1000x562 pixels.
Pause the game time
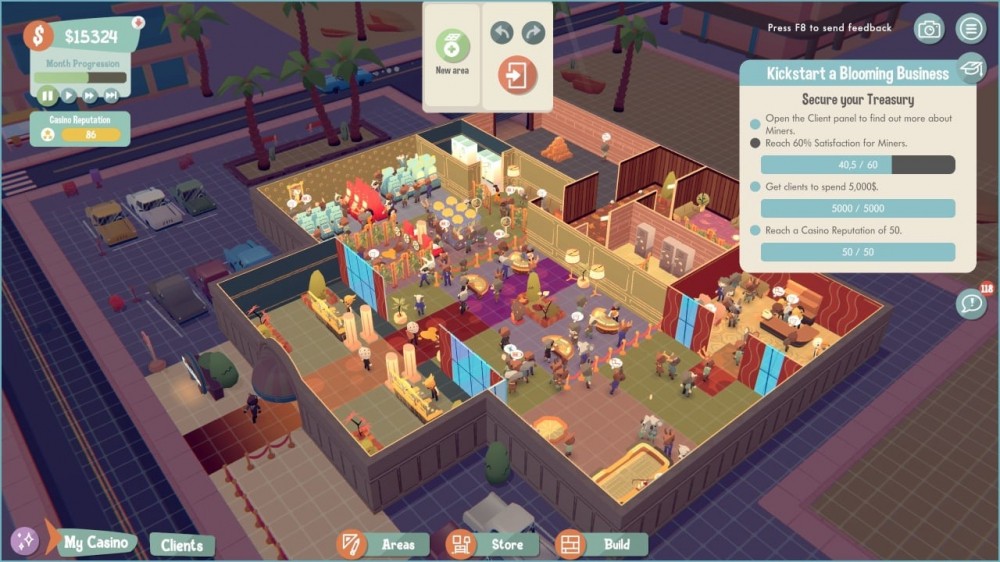(x=47, y=96)
